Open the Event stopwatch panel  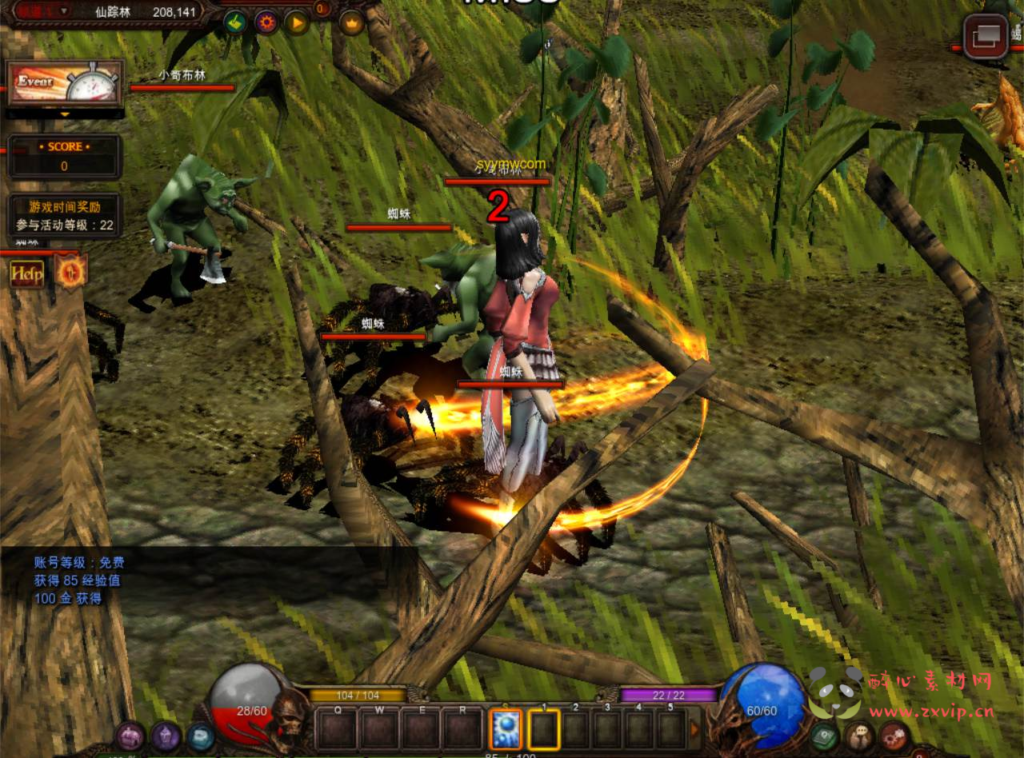click(66, 83)
